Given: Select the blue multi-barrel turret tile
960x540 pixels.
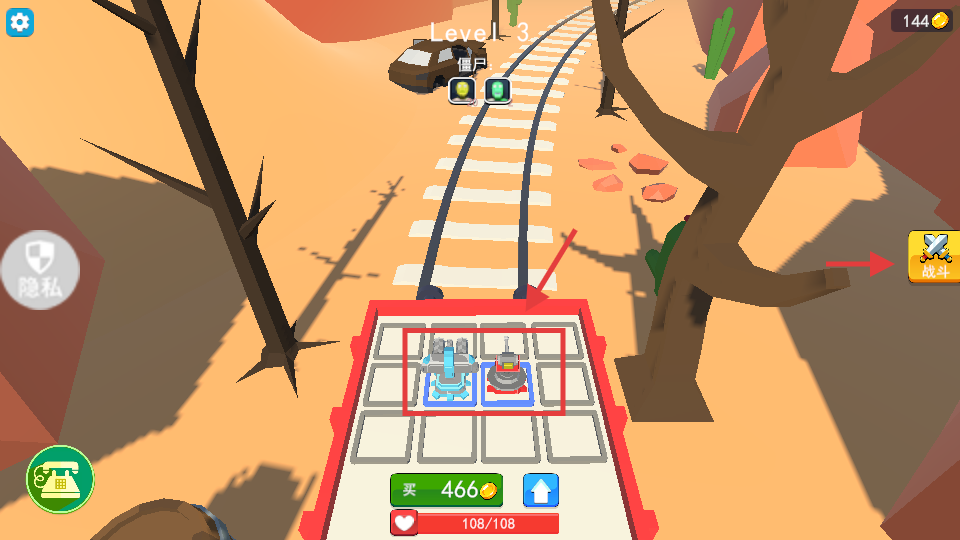Looking at the screenshot, I should point(450,371).
